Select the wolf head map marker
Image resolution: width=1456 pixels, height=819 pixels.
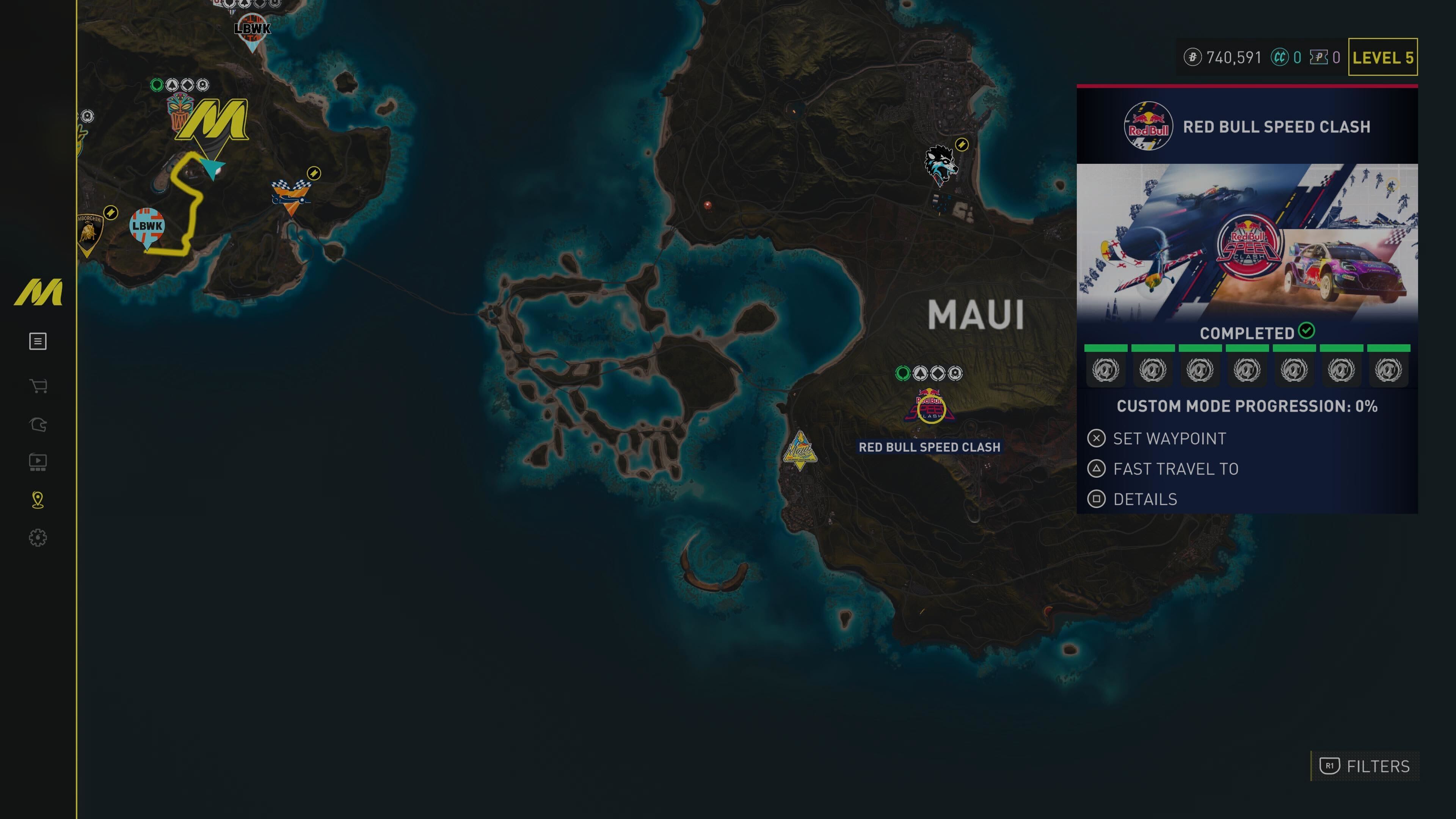point(940,165)
